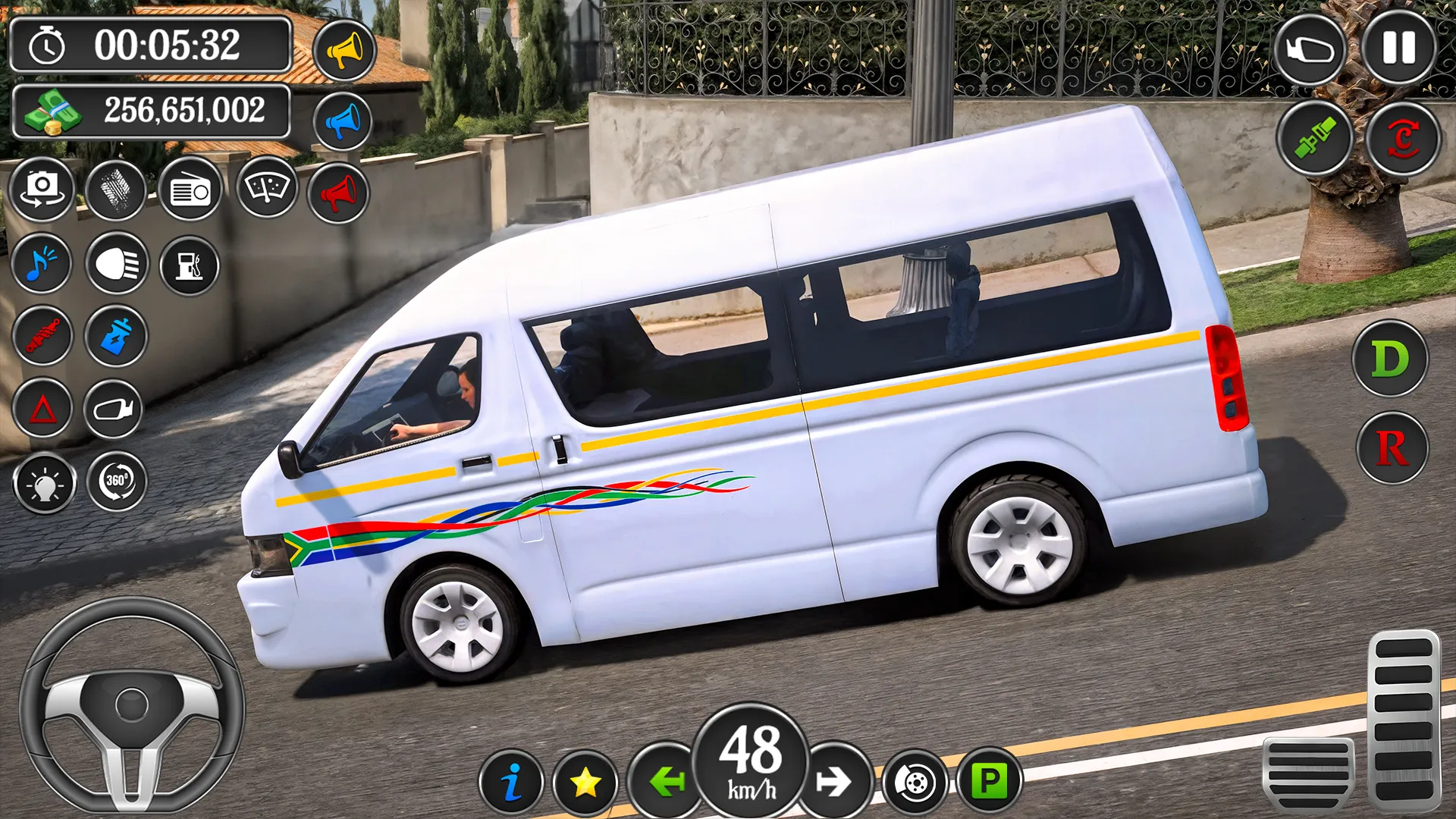Toggle the windshield wipers
This screenshot has width=1456, height=819.
point(266,187)
